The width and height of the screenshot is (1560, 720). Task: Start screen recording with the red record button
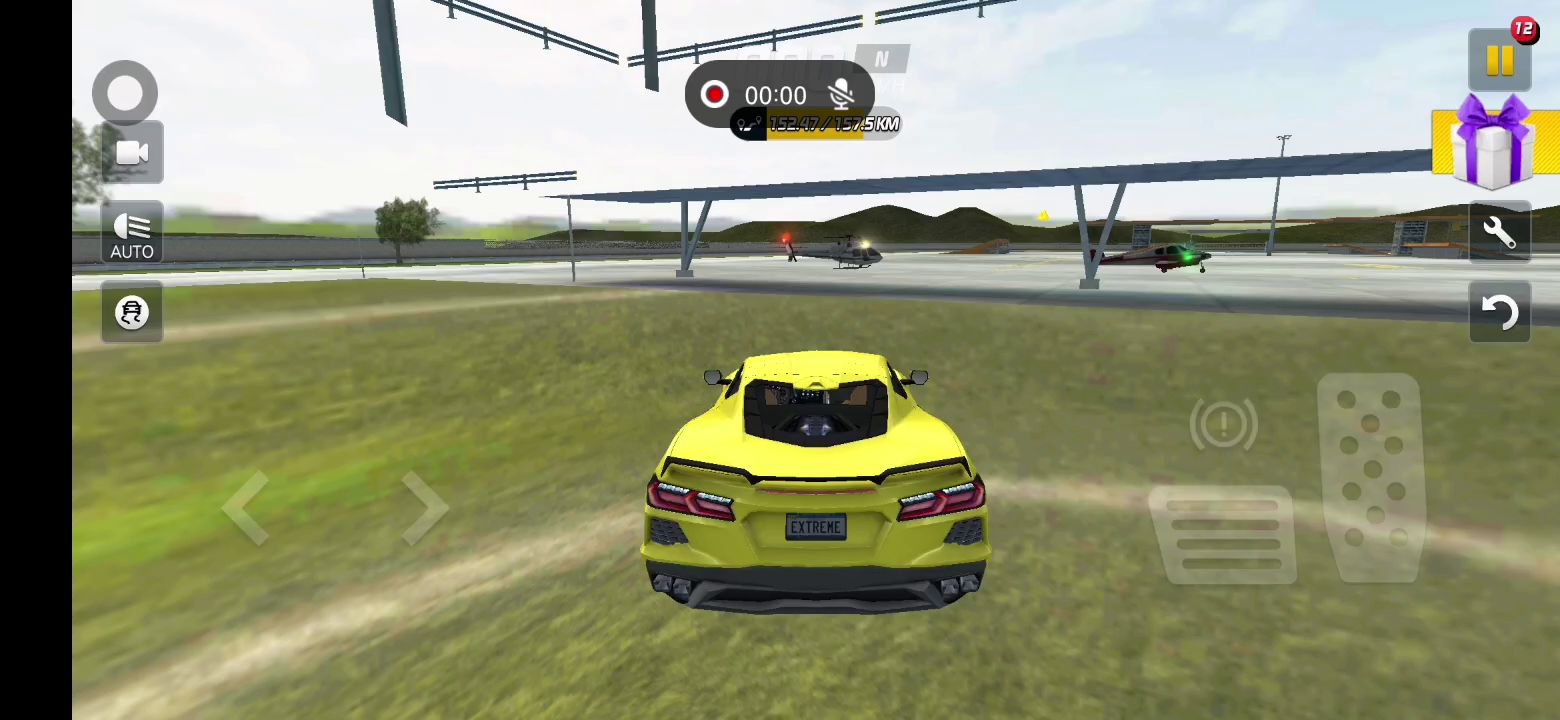tap(714, 95)
